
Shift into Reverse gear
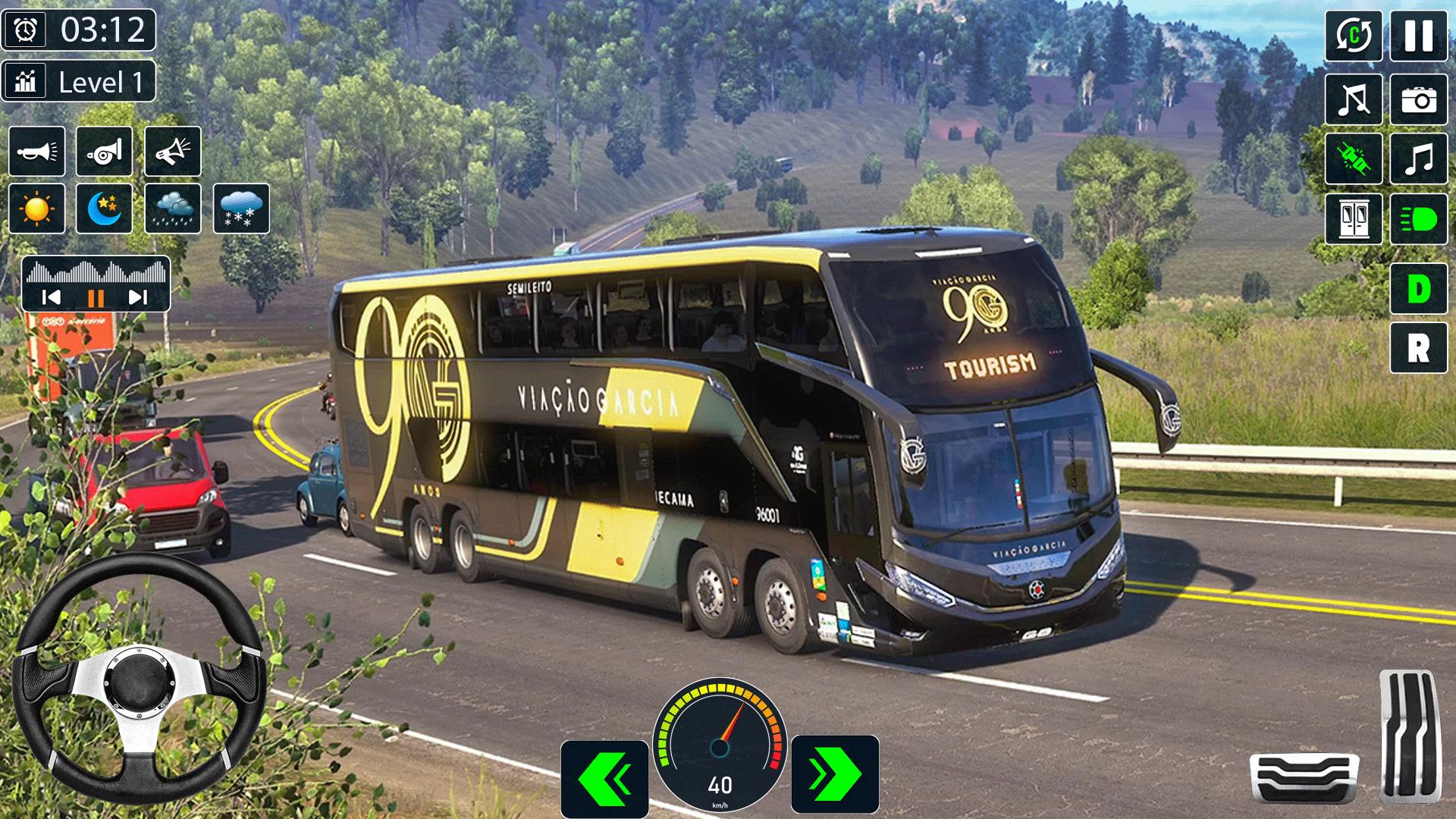[1418, 348]
